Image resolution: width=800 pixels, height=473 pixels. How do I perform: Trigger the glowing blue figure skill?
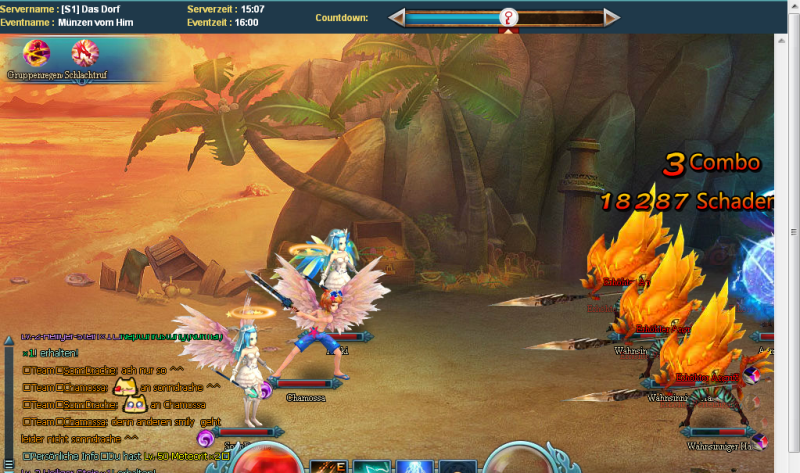point(414,466)
